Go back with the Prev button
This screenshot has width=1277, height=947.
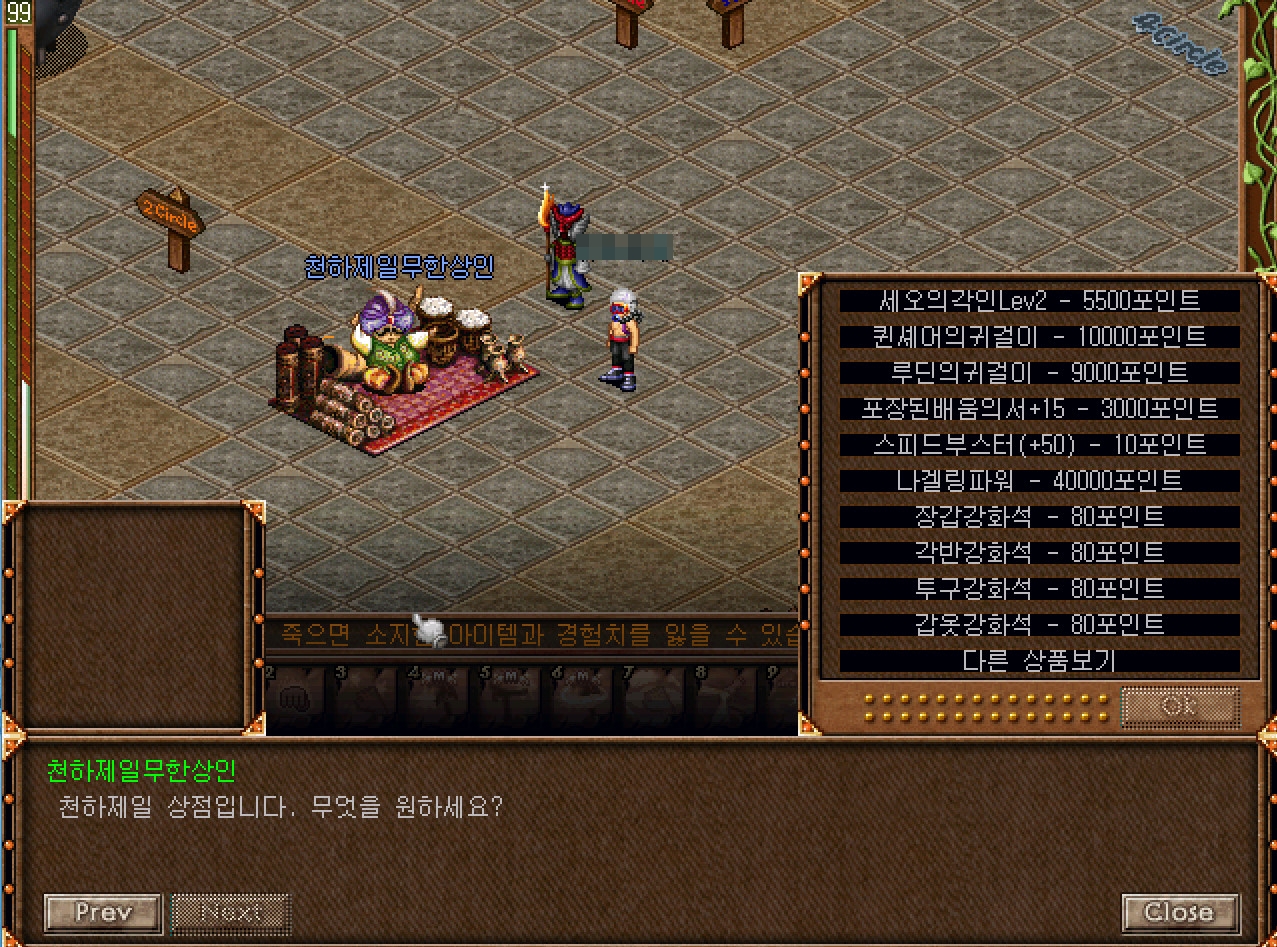pos(103,913)
